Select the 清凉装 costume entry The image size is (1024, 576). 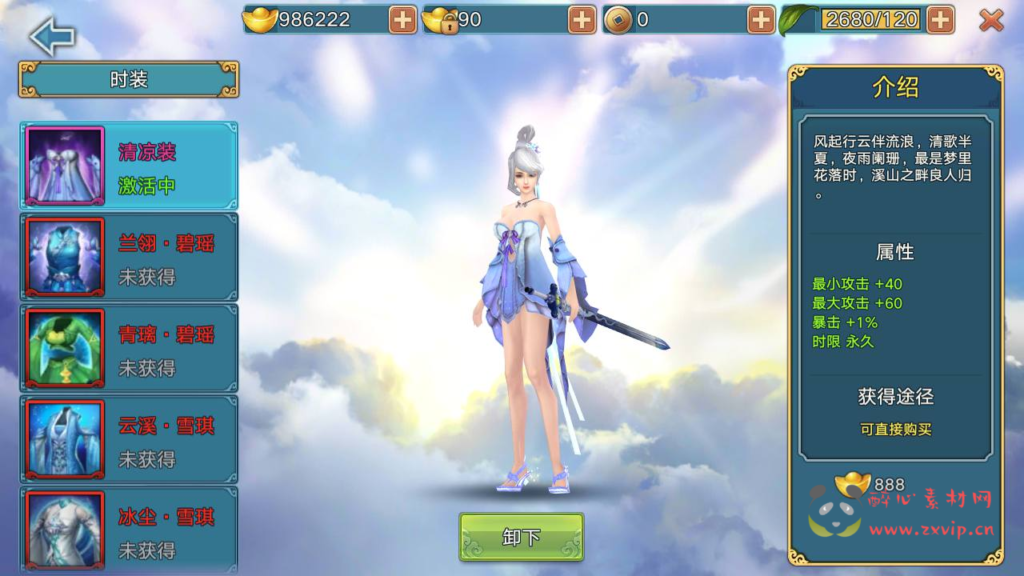[x=129, y=166]
